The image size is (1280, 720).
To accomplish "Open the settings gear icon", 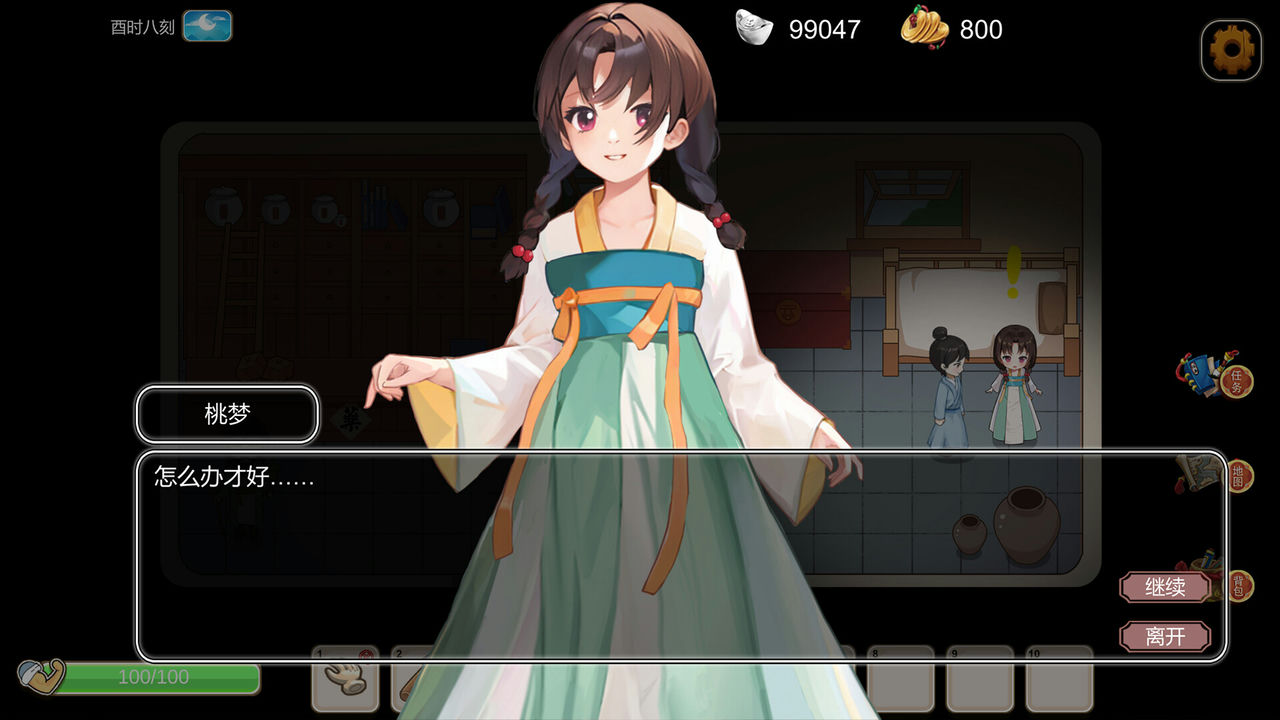I will coord(1230,49).
